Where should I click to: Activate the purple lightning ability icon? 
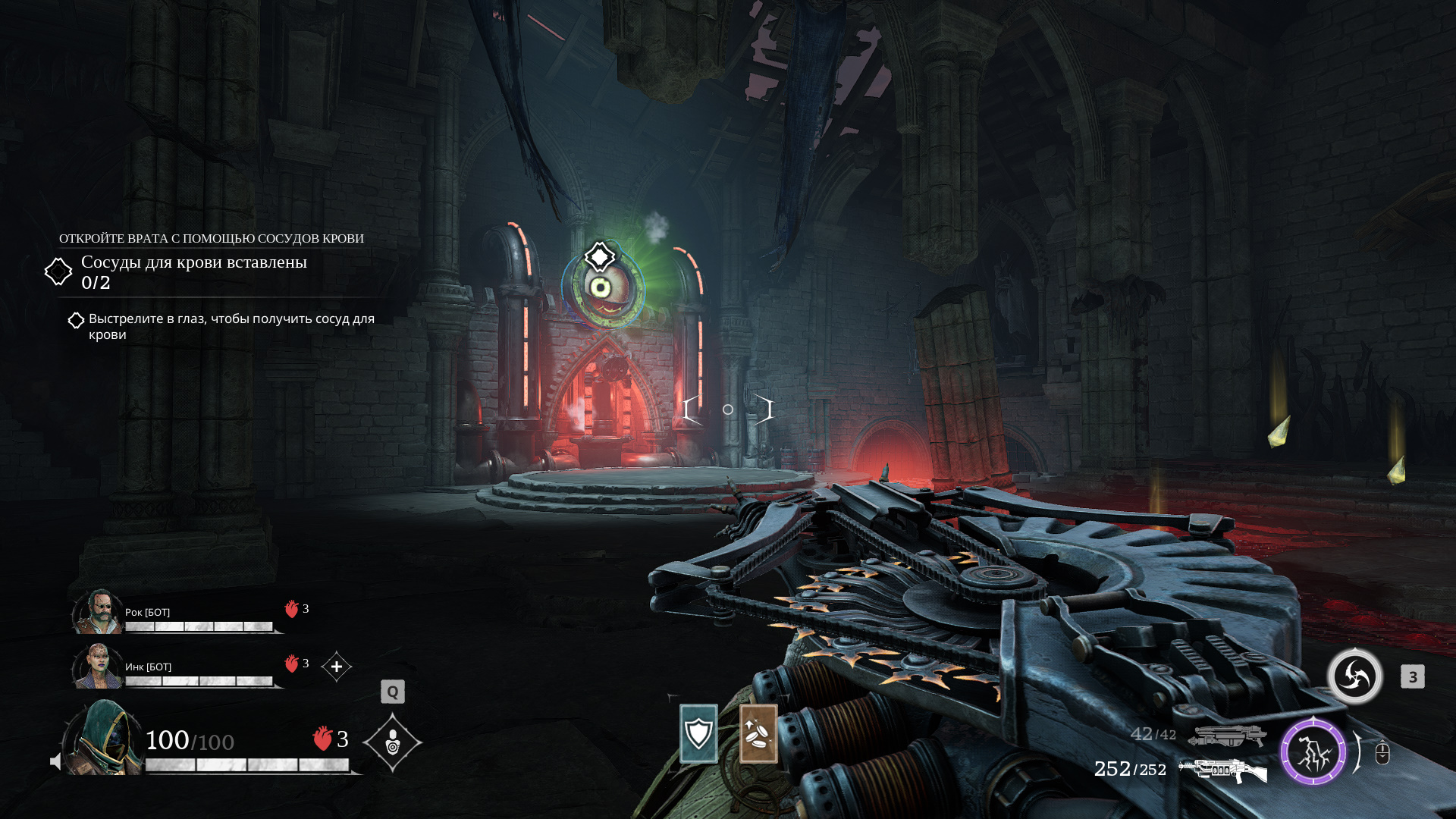click(x=1313, y=752)
